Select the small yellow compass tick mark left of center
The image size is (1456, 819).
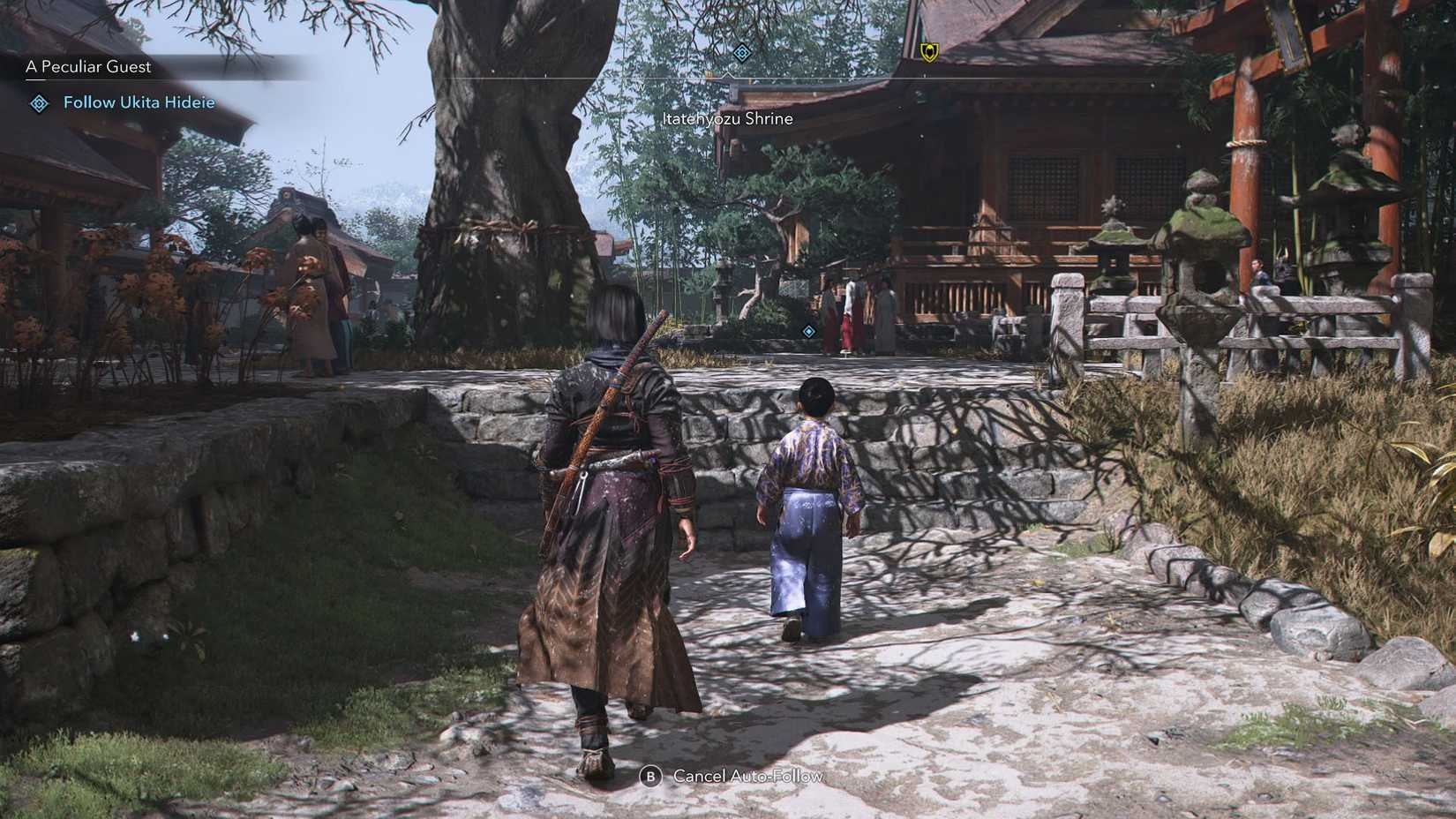point(709,75)
